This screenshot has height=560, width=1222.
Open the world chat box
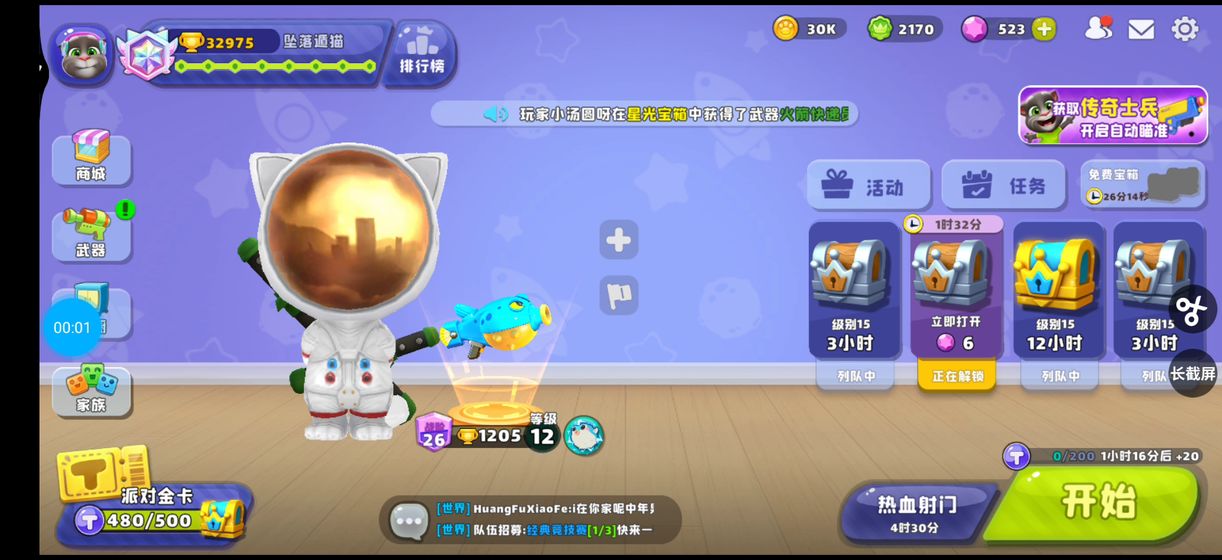(x=530, y=519)
